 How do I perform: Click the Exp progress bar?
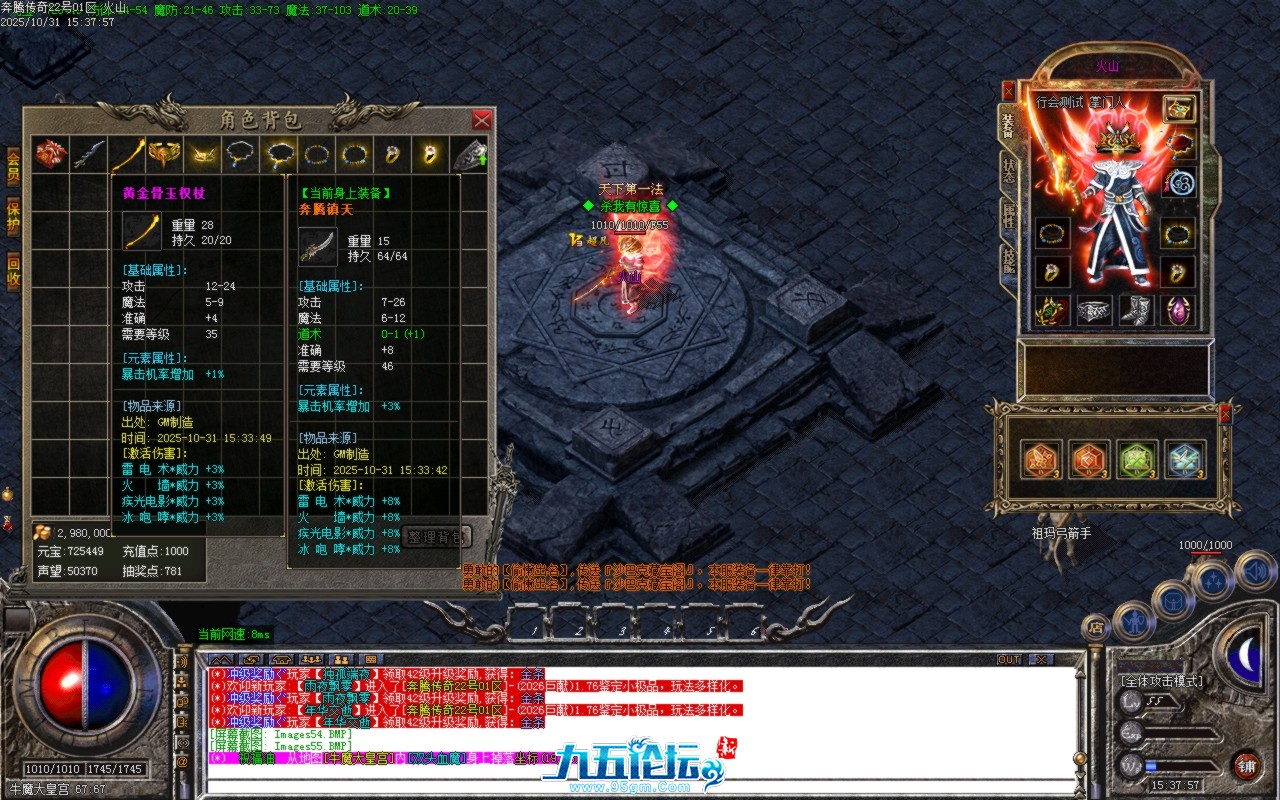[1180, 733]
